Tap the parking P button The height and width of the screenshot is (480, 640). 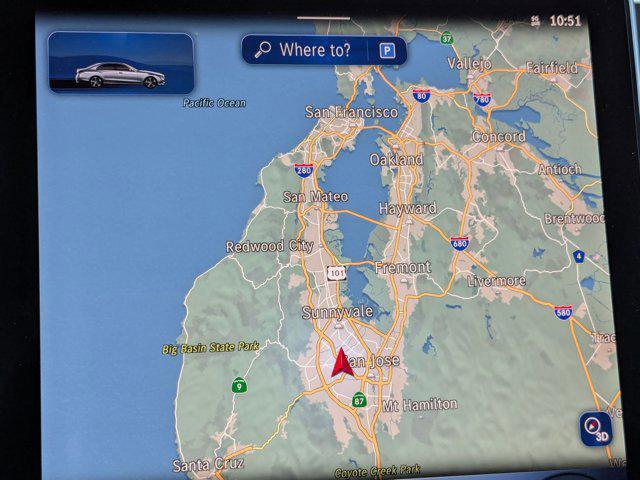click(386, 51)
